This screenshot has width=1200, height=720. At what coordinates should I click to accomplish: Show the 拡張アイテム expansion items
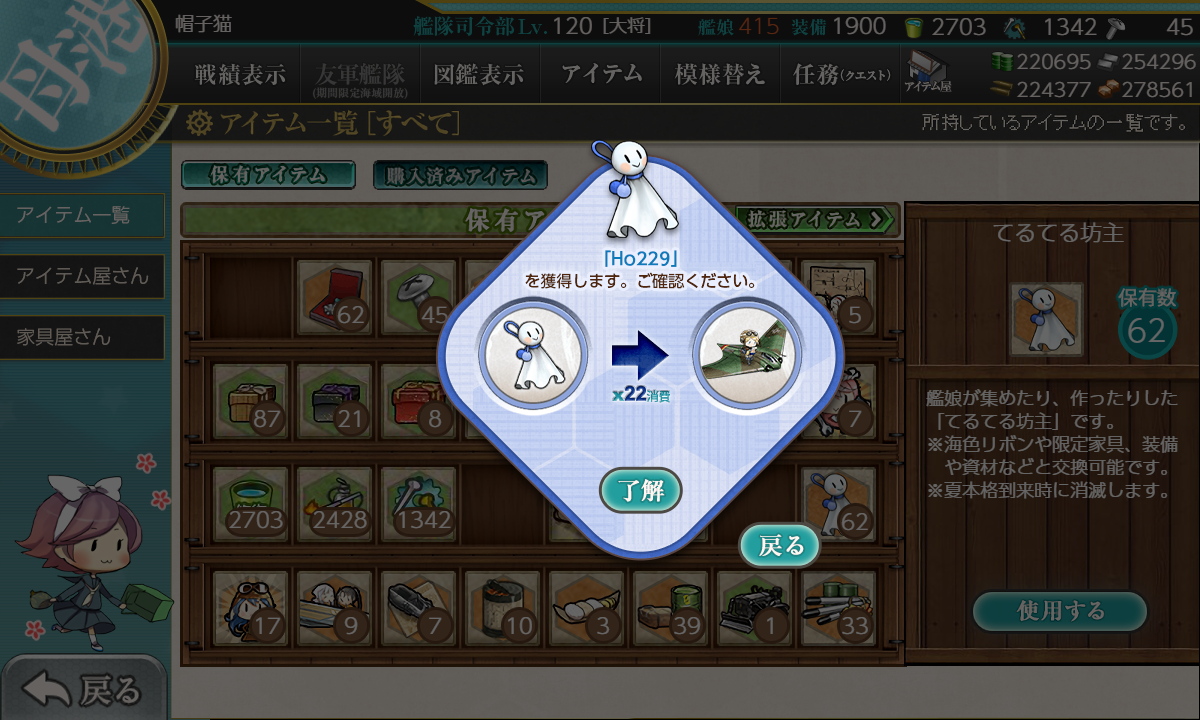tap(815, 219)
